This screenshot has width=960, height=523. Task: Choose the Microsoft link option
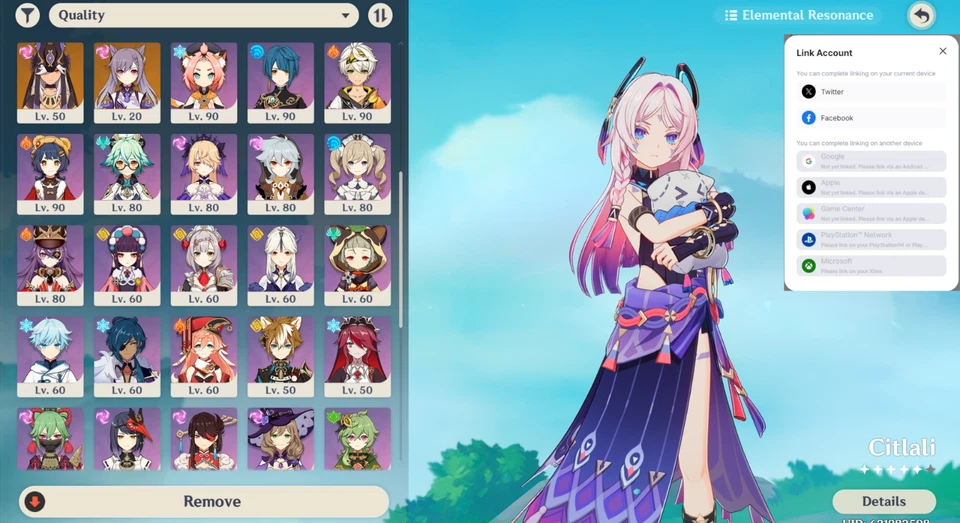[x=871, y=266]
